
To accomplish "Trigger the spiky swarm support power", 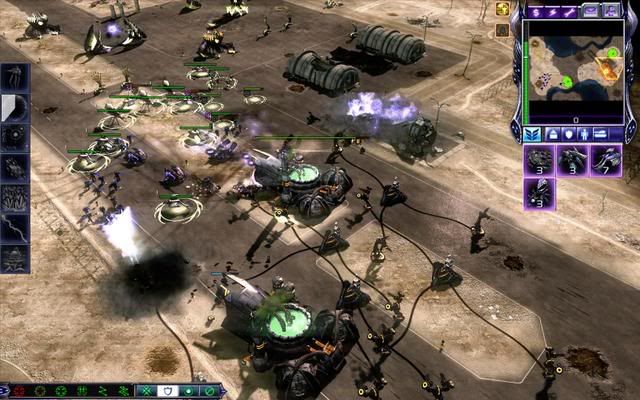I will pos(15,198).
